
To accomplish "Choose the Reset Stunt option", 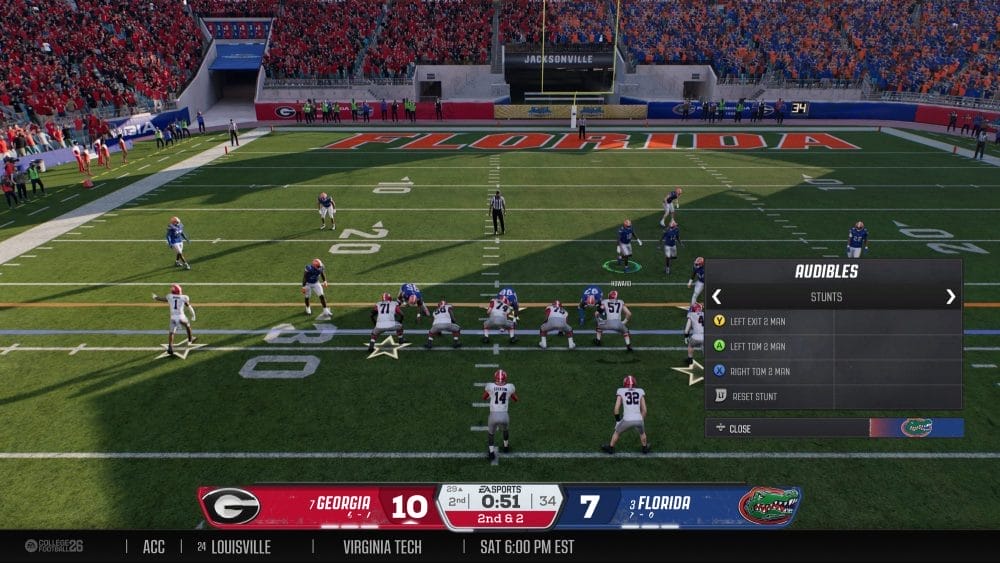I will (x=754, y=396).
